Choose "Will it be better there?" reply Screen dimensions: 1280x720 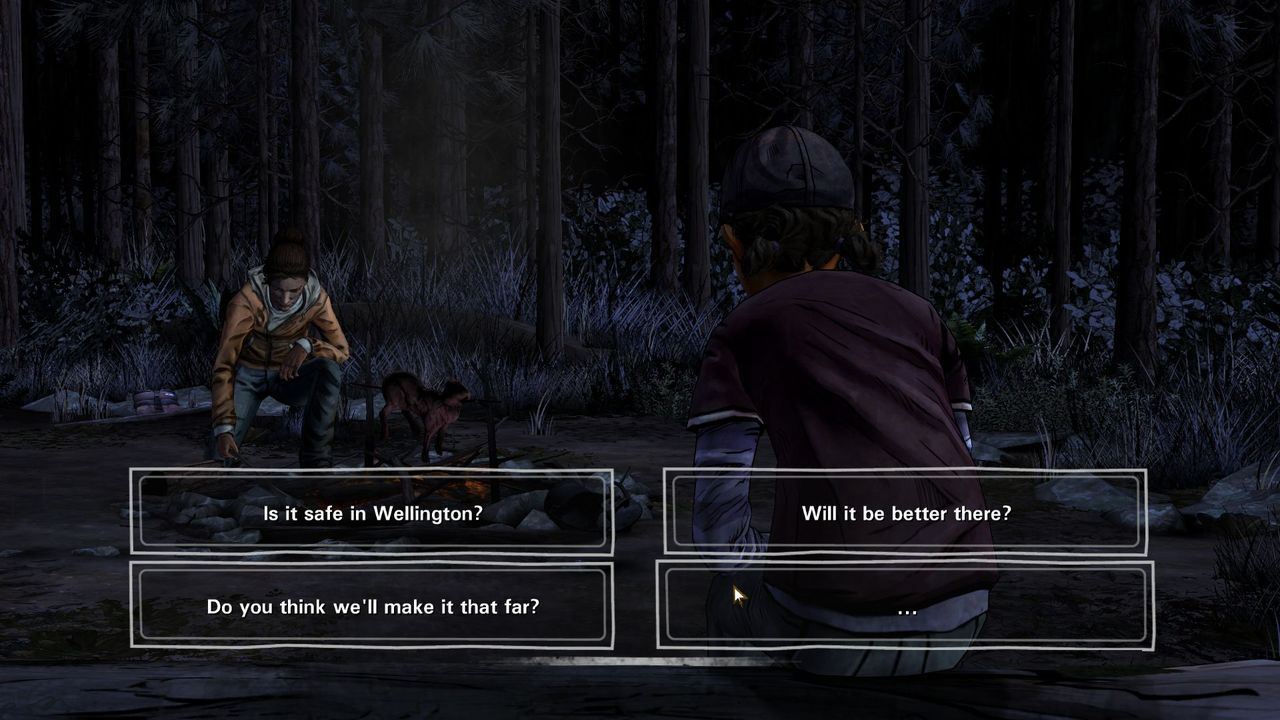(906, 513)
